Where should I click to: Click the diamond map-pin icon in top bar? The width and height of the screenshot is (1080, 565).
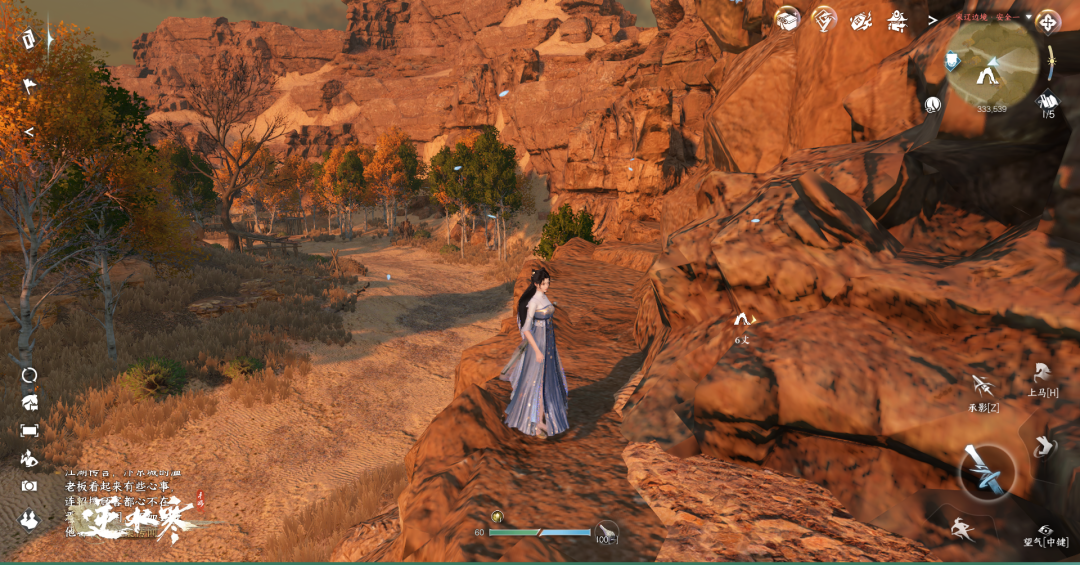pos(824,18)
